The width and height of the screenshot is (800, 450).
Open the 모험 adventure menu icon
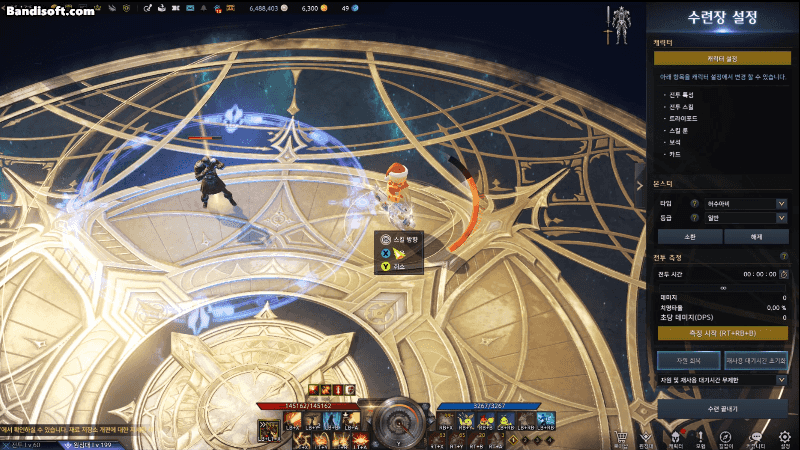[x=700, y=437]
